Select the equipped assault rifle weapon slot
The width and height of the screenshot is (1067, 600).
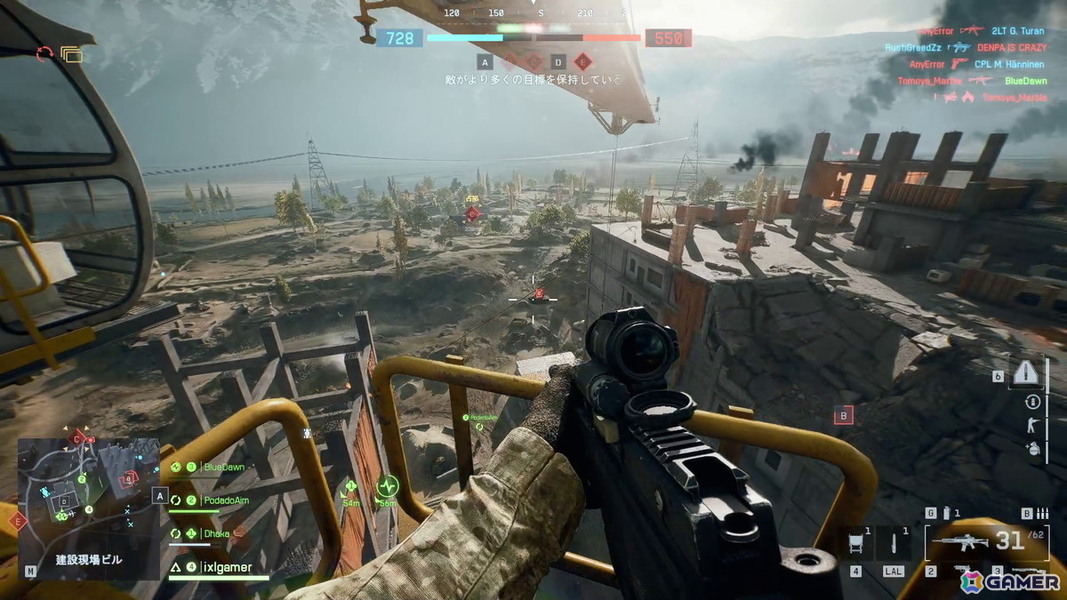962,543
